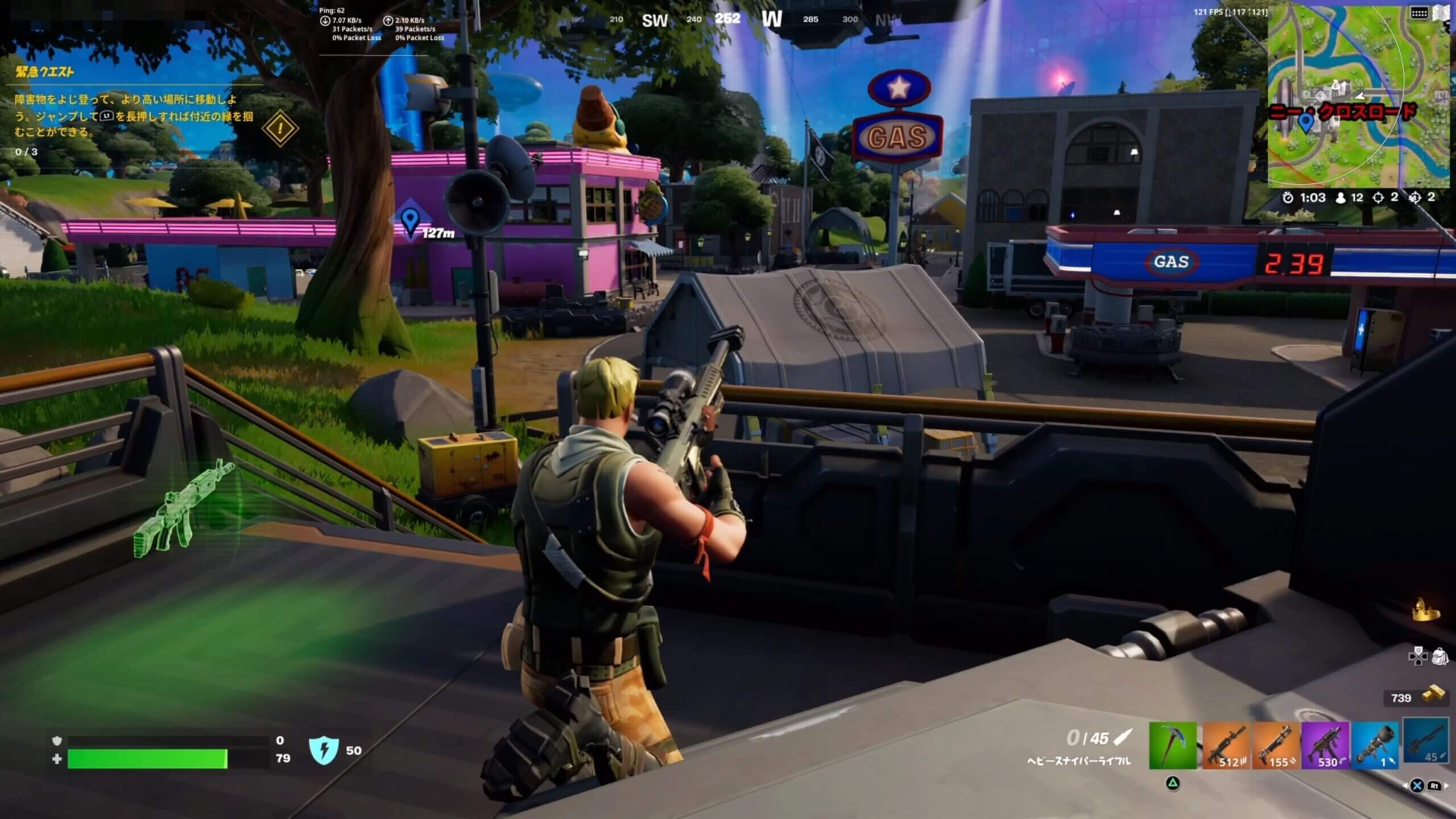This screenshot has width=1456, height=819.
Task: Equip the orange assault rifle with 512 ammo
Action: (x=1225, y=745)
